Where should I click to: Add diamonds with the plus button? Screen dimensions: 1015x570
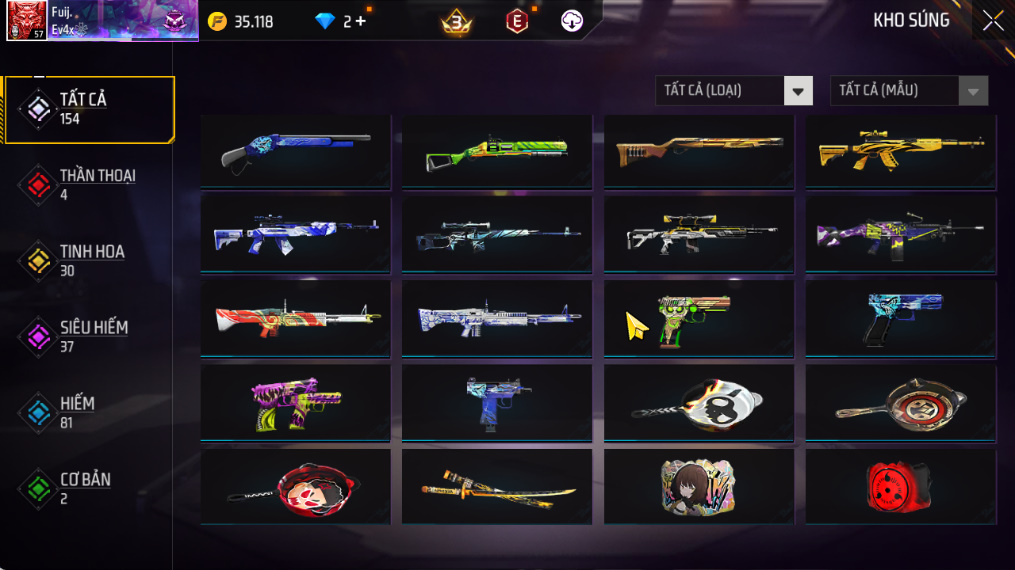[x=360, y=21]
